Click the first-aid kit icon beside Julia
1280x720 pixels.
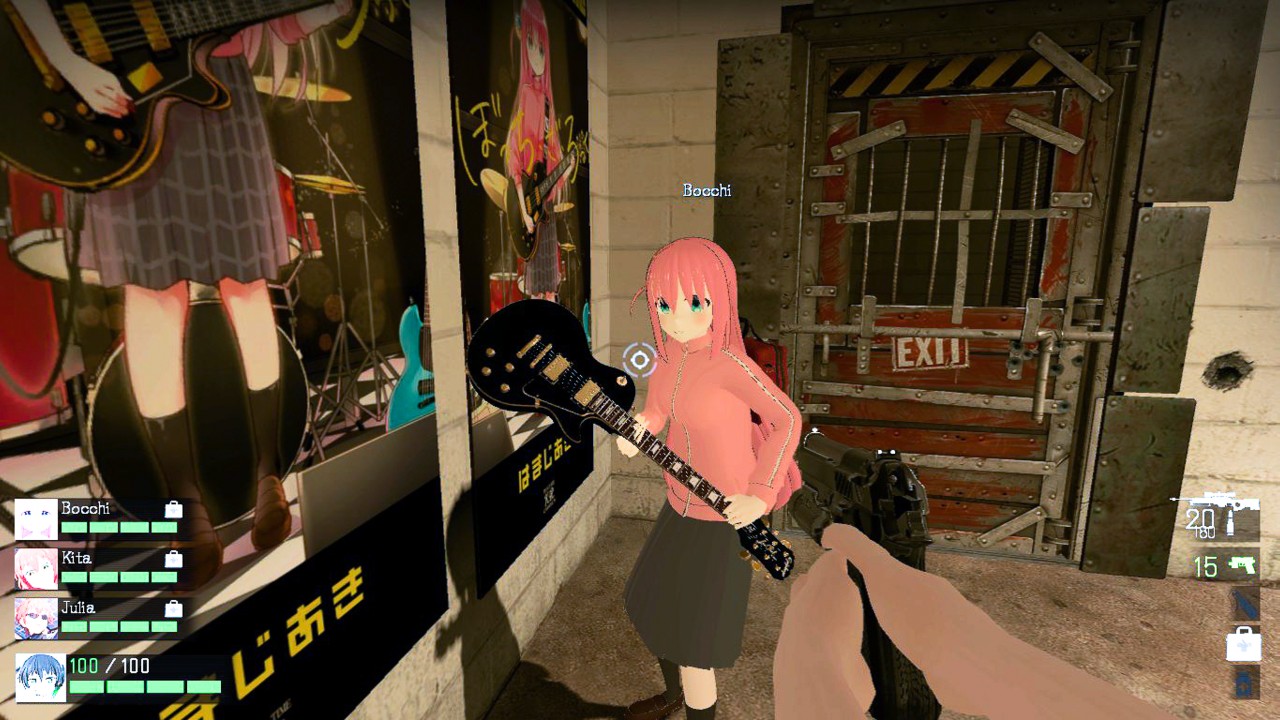(172, 609)
